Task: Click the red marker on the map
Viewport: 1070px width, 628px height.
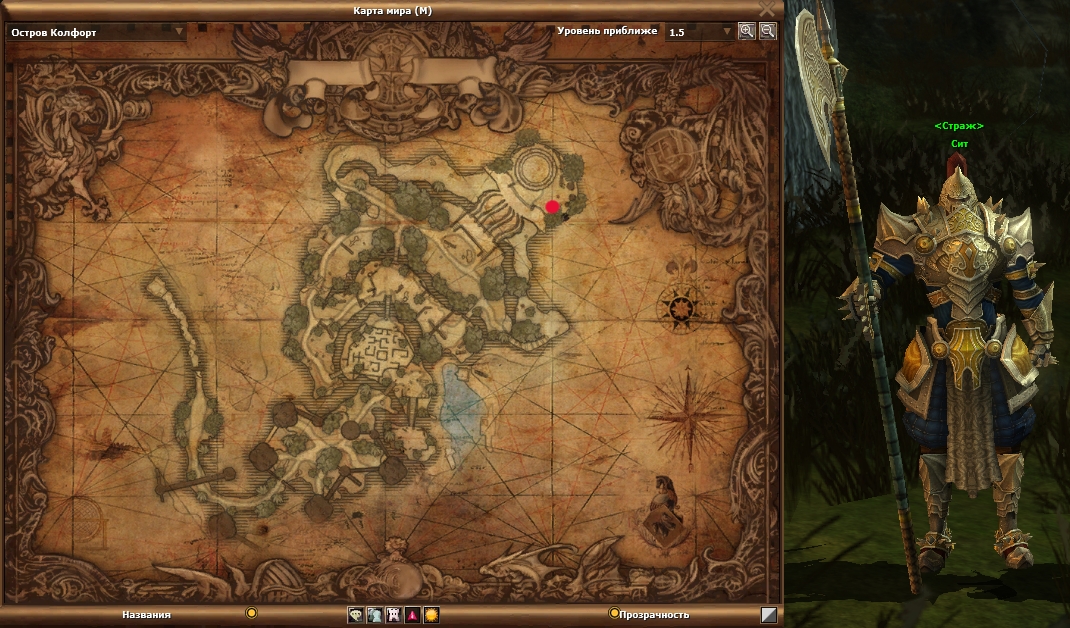Action: click(552, 206)
